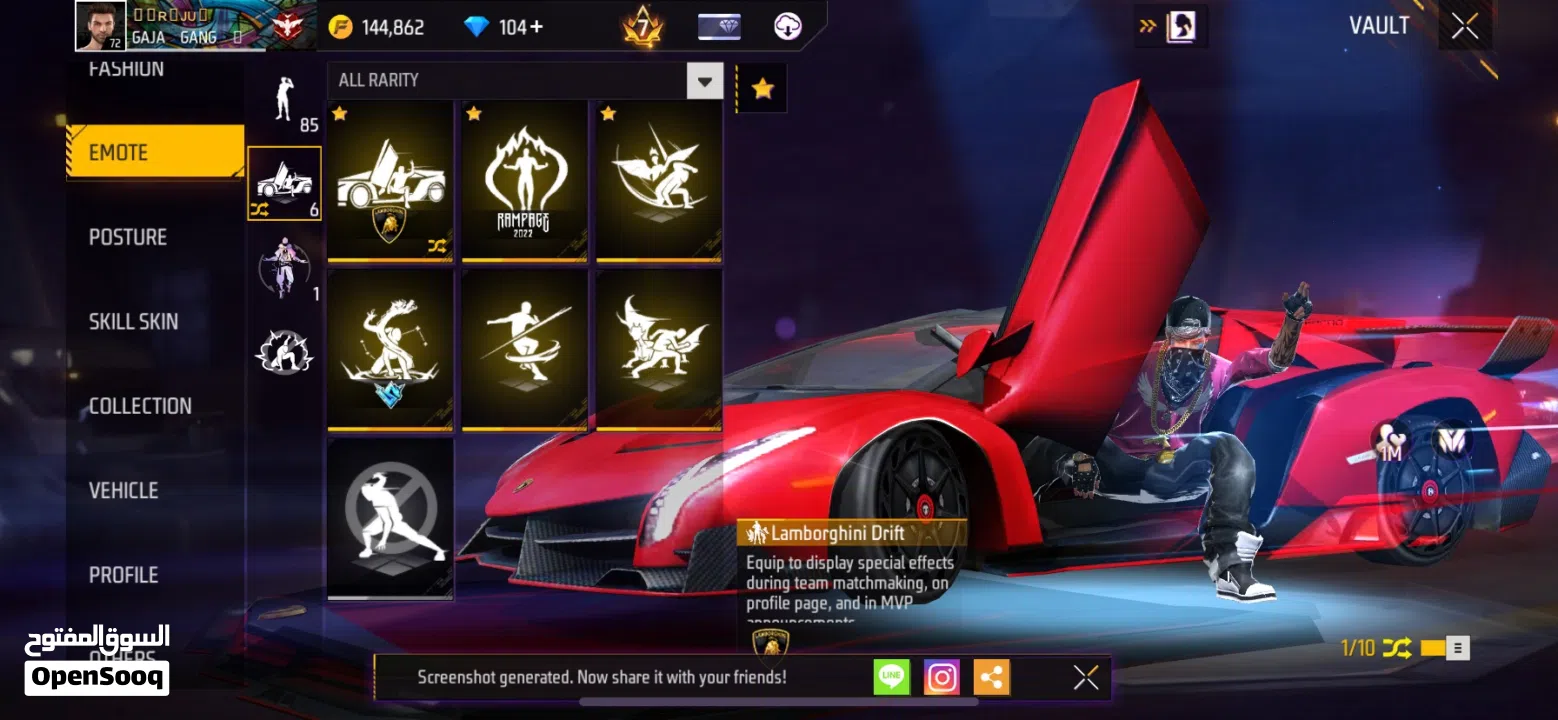1558x720 pixels.
Task: Open the ALL RARITY dropdown
Action: click(x=704, y=80)
